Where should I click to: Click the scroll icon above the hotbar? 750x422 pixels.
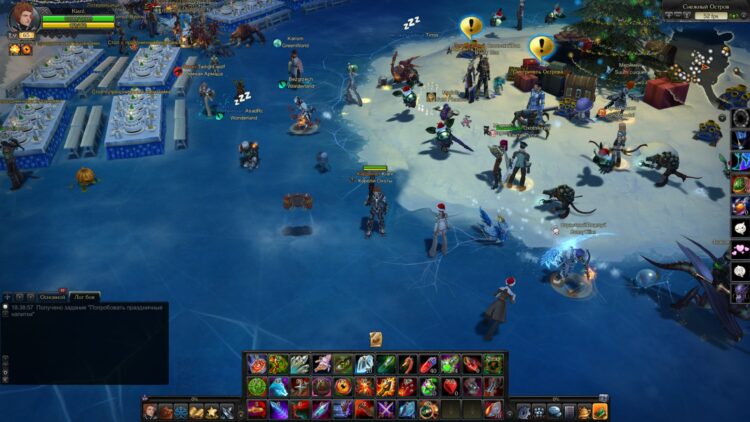tap(376, 339)
